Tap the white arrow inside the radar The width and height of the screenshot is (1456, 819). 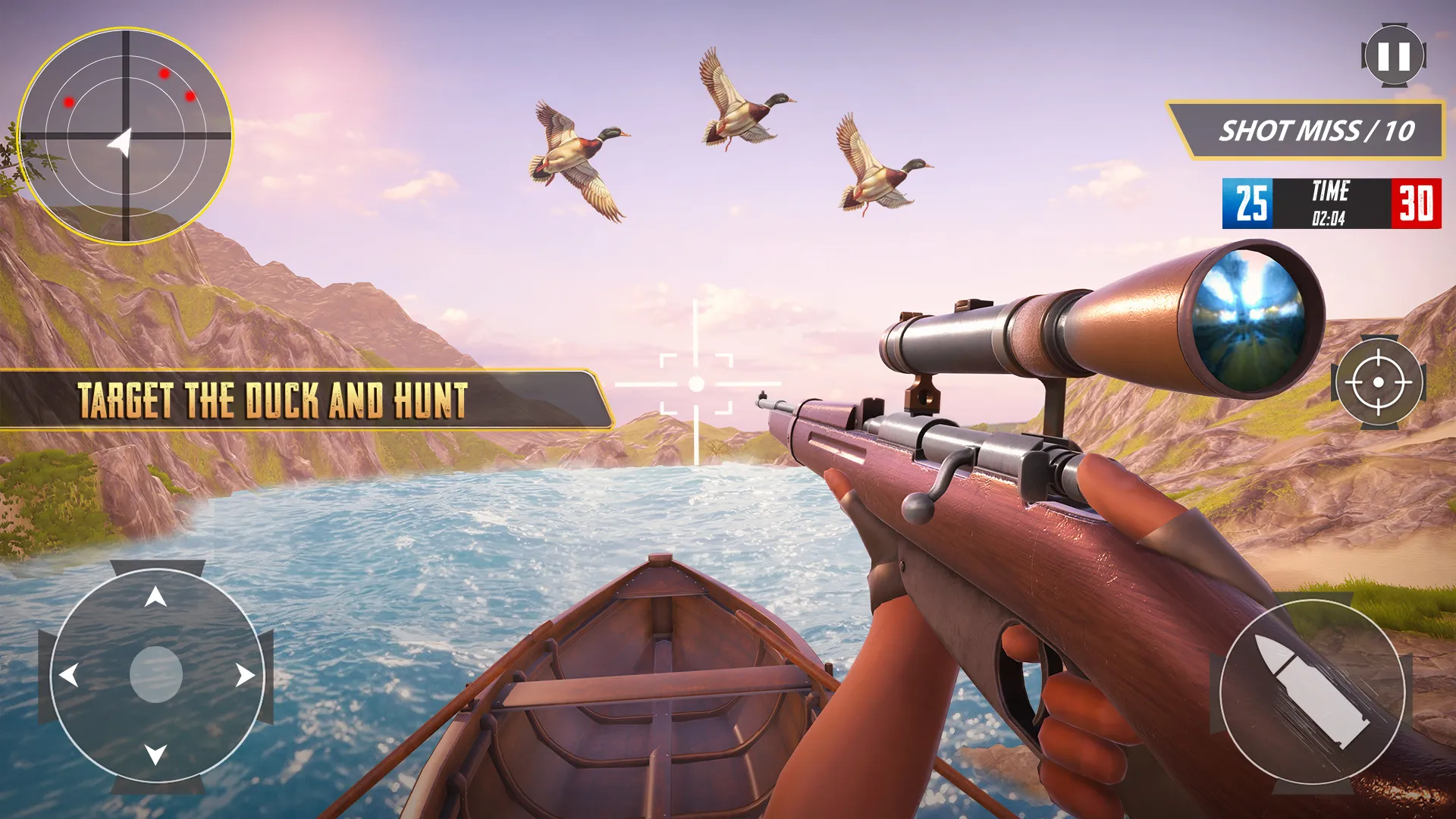coord(121,140)
